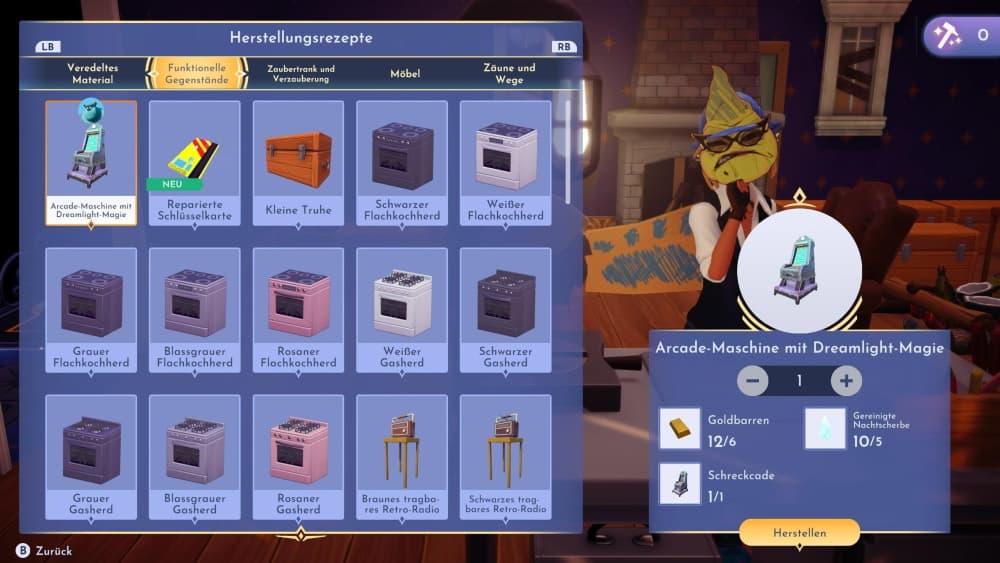Viewport: 1000px width, 563px height.
Task: Click the Herstellen button to craft
Action: pos(799,533)
